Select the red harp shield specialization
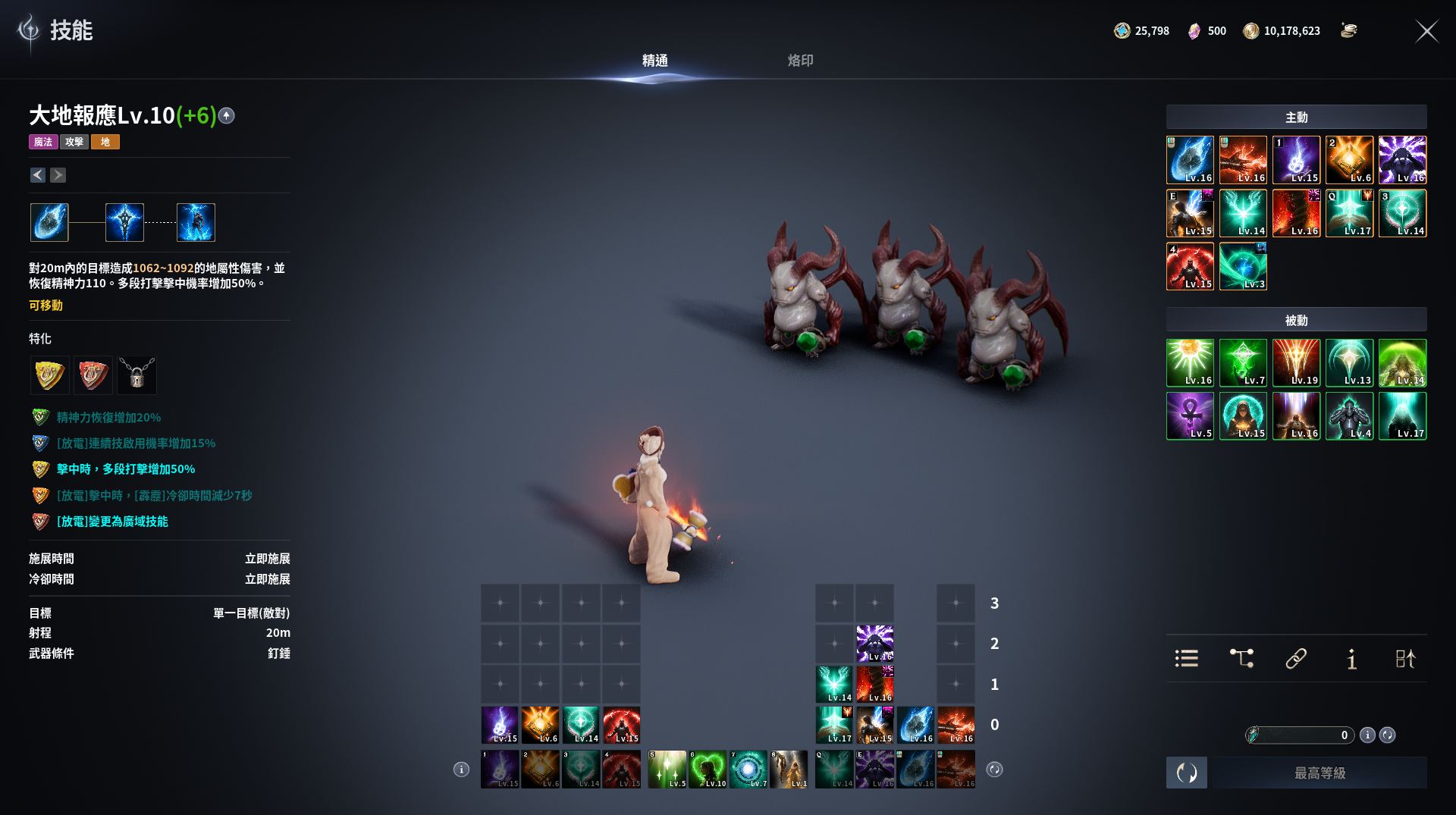 pyautogui.click(x=93, y=375)
